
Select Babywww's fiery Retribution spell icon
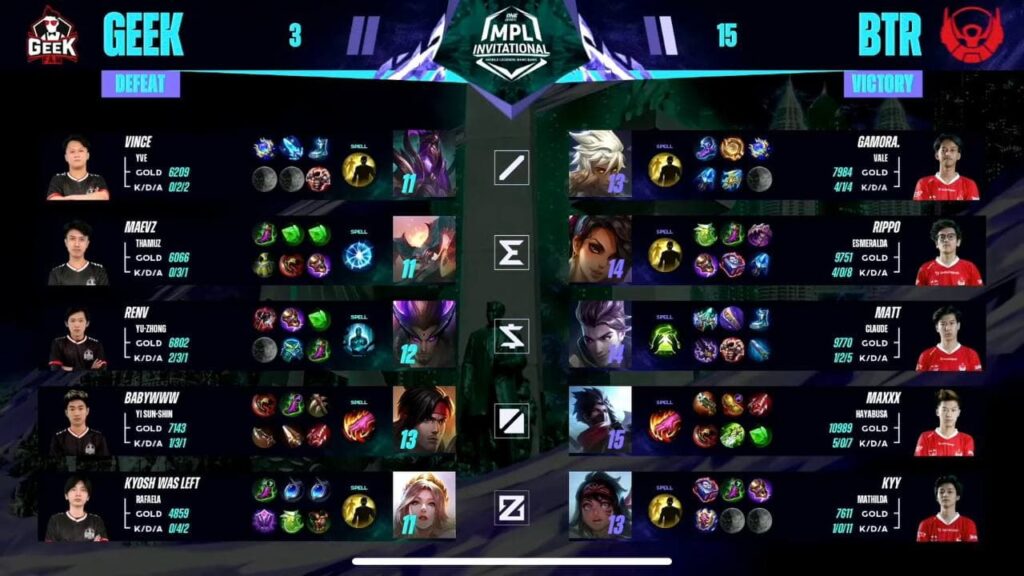359,425
